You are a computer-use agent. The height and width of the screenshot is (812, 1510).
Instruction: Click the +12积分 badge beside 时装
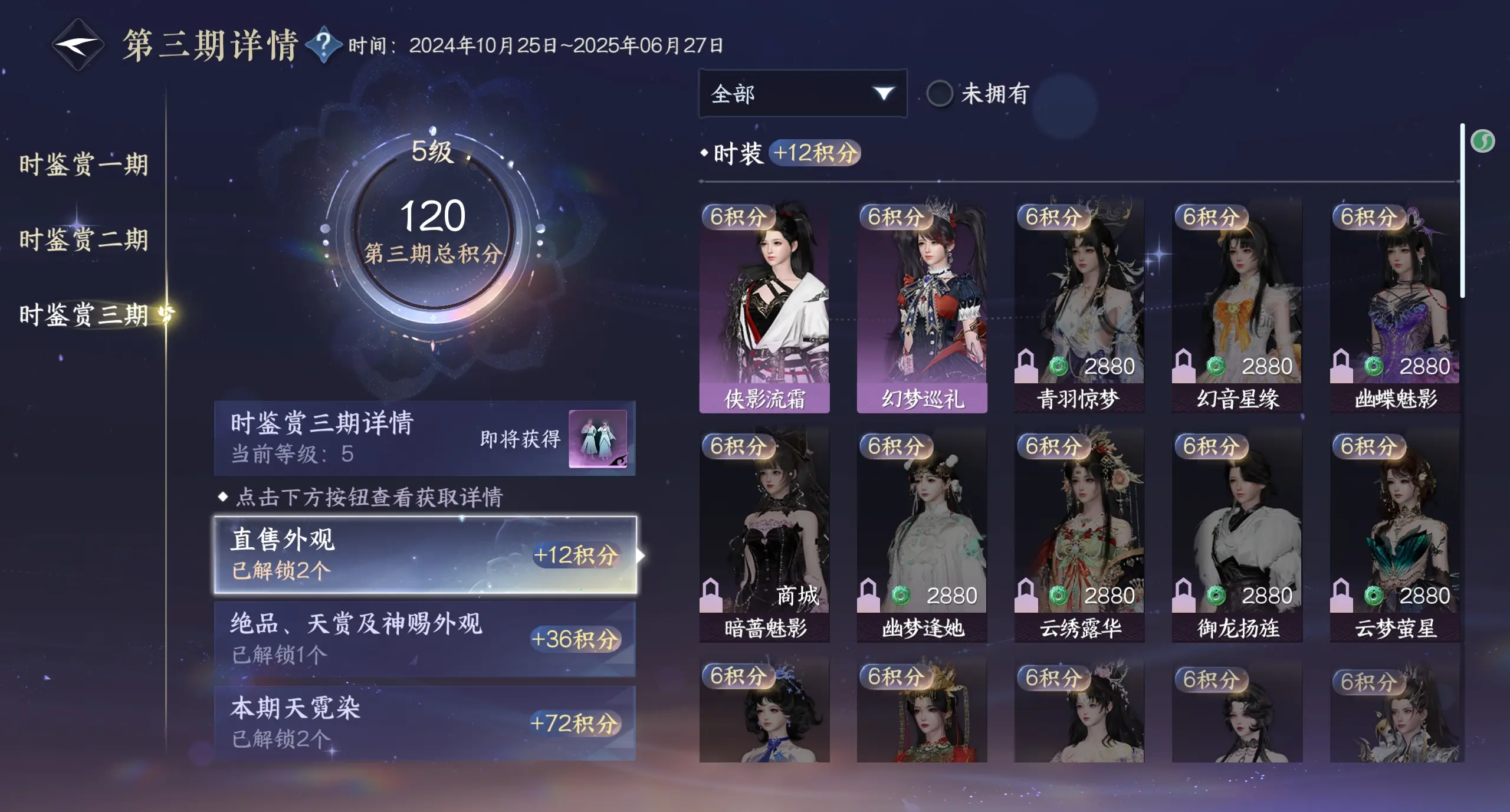pyautogui.click(x=815, y=153)
